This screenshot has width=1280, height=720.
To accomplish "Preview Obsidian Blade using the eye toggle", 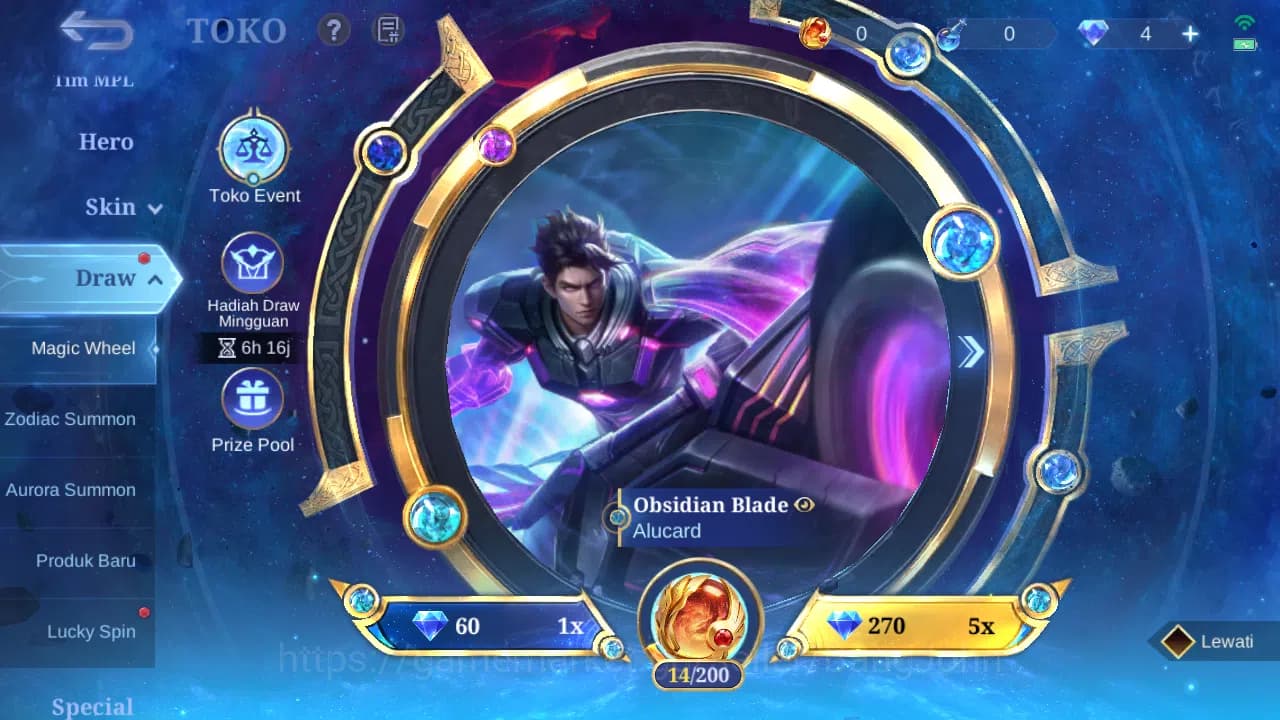I will [803, 505].
